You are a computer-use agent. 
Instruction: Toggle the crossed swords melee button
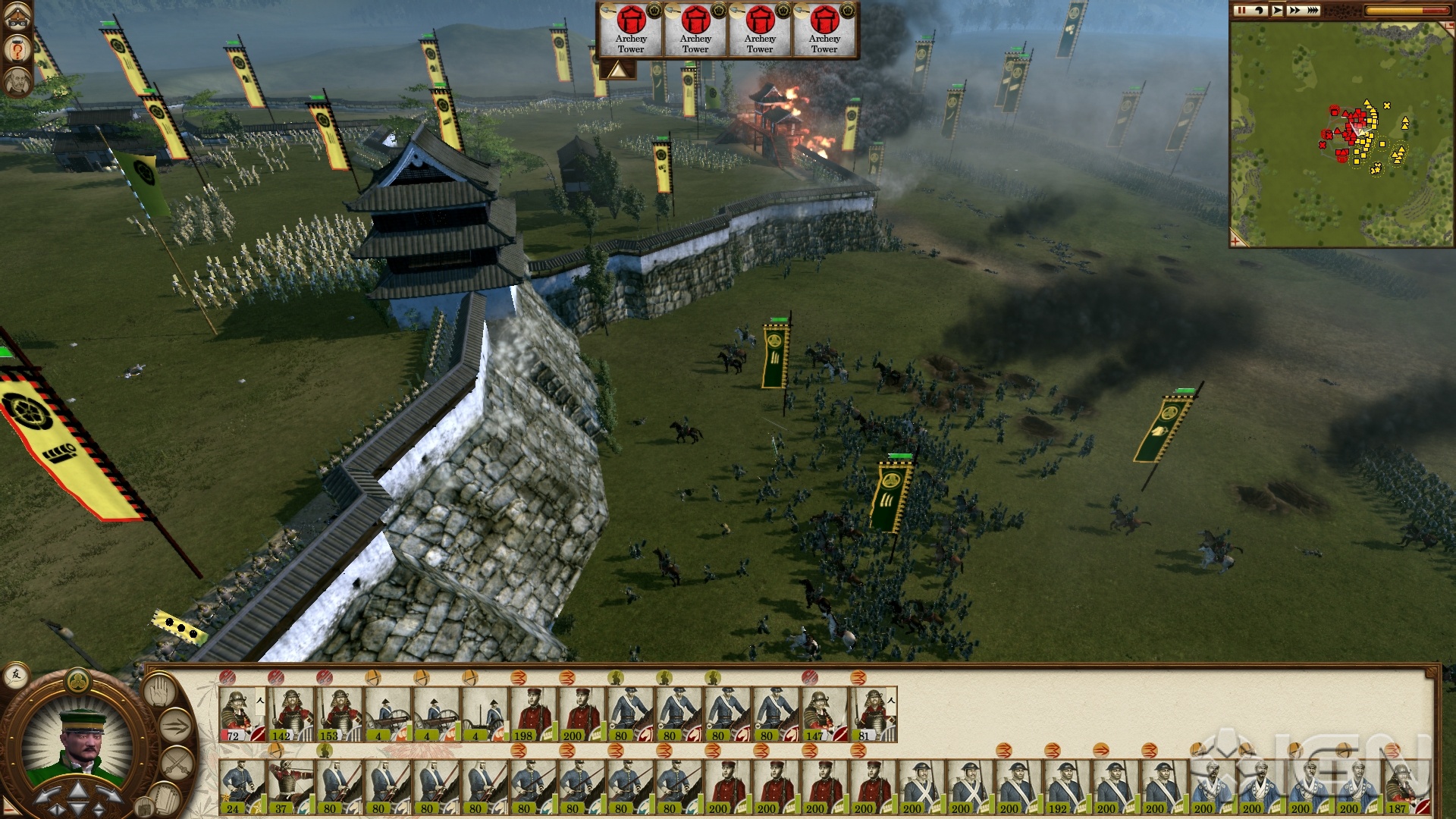tap(176, 764)
